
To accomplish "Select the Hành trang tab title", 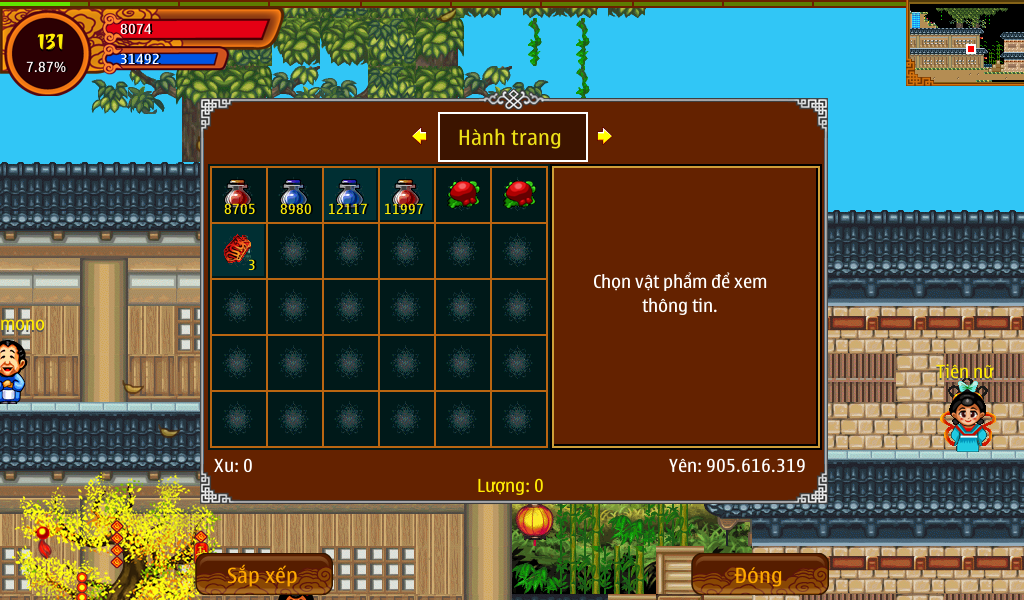I will click(x=512, y=137).
